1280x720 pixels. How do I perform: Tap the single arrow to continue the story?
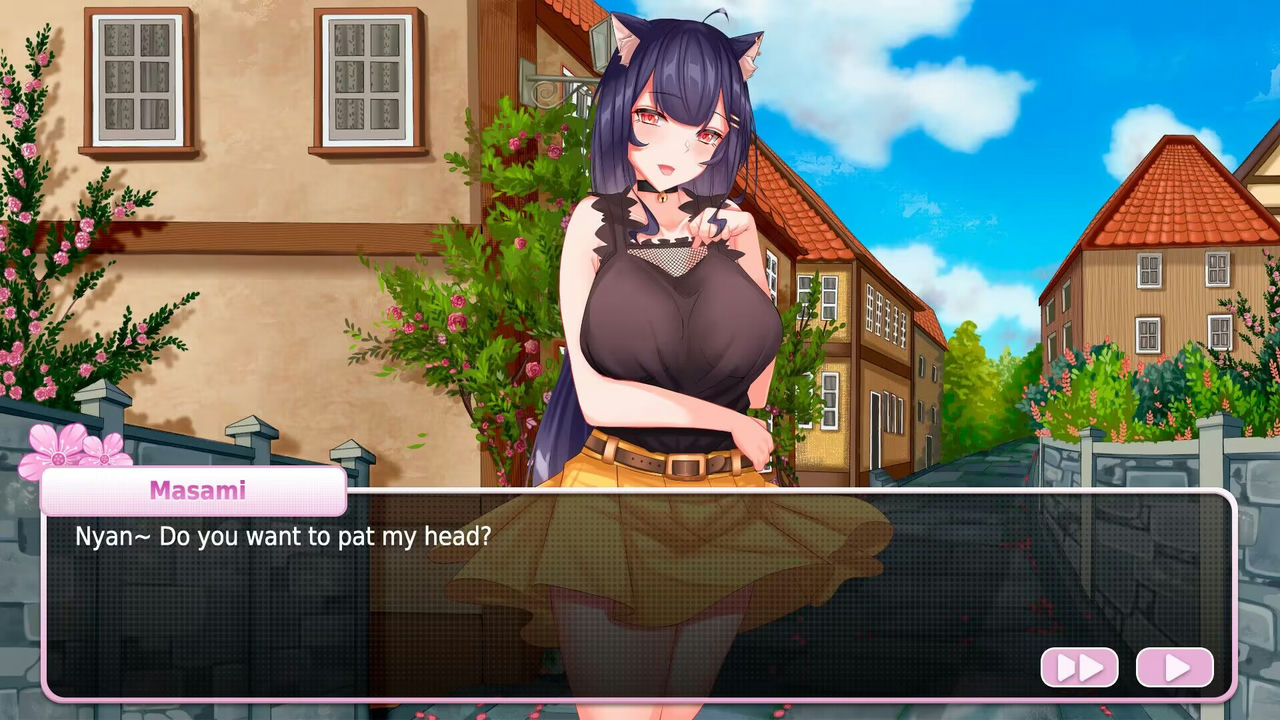point(1175,667)
